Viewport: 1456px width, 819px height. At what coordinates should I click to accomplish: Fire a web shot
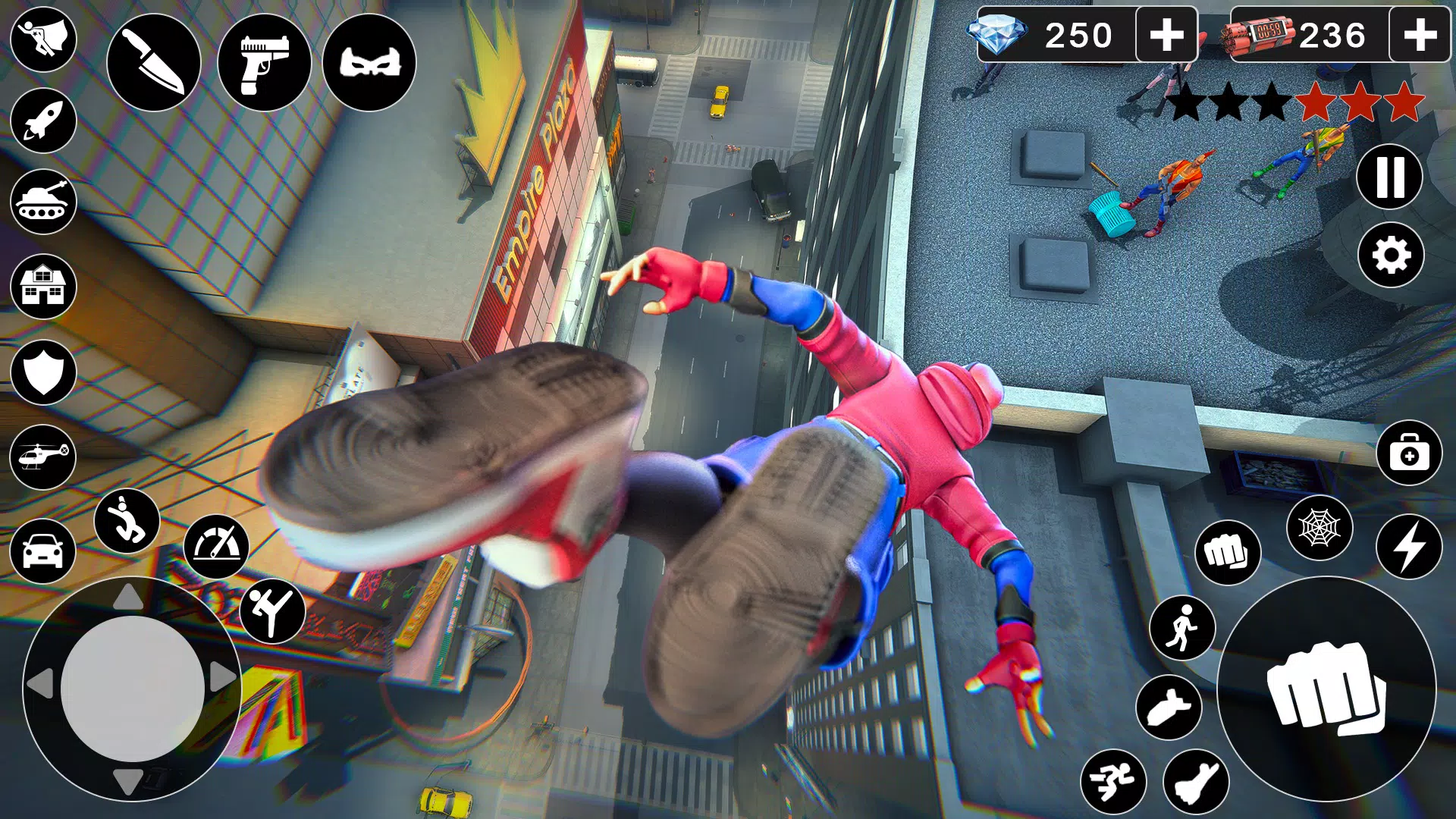1319,529
